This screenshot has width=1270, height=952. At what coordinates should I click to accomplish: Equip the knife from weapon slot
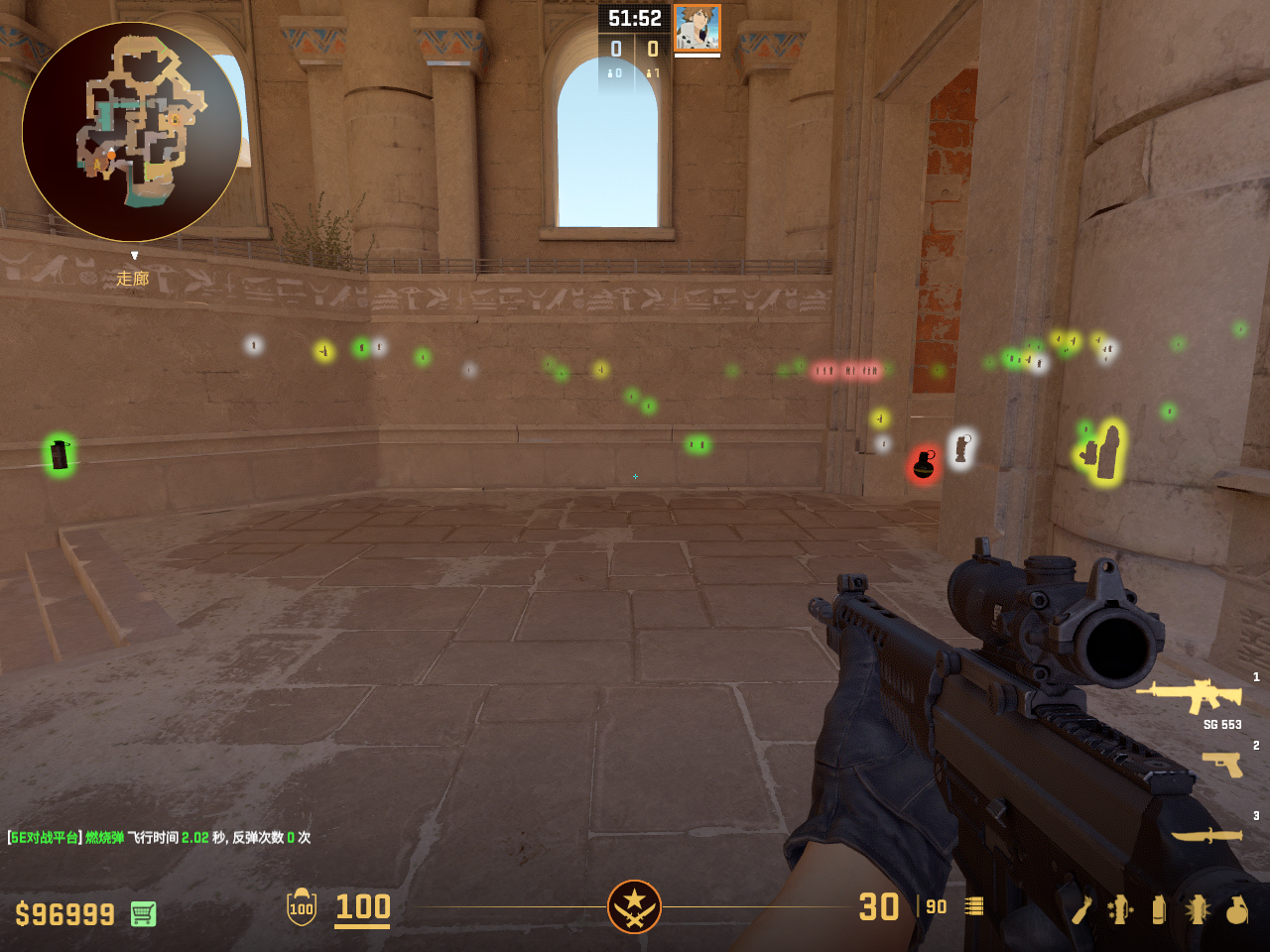1206,835
